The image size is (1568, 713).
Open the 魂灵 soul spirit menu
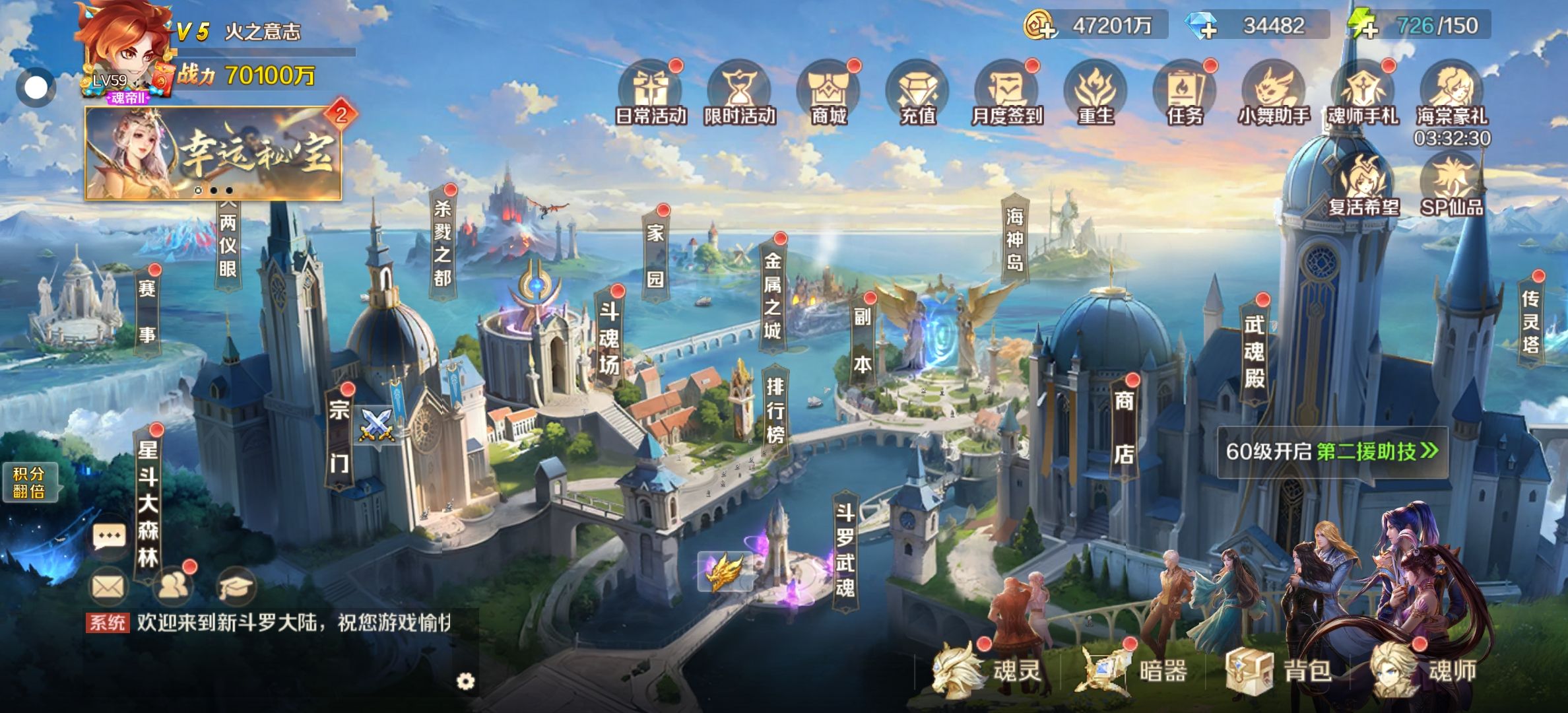pos(988,671)
